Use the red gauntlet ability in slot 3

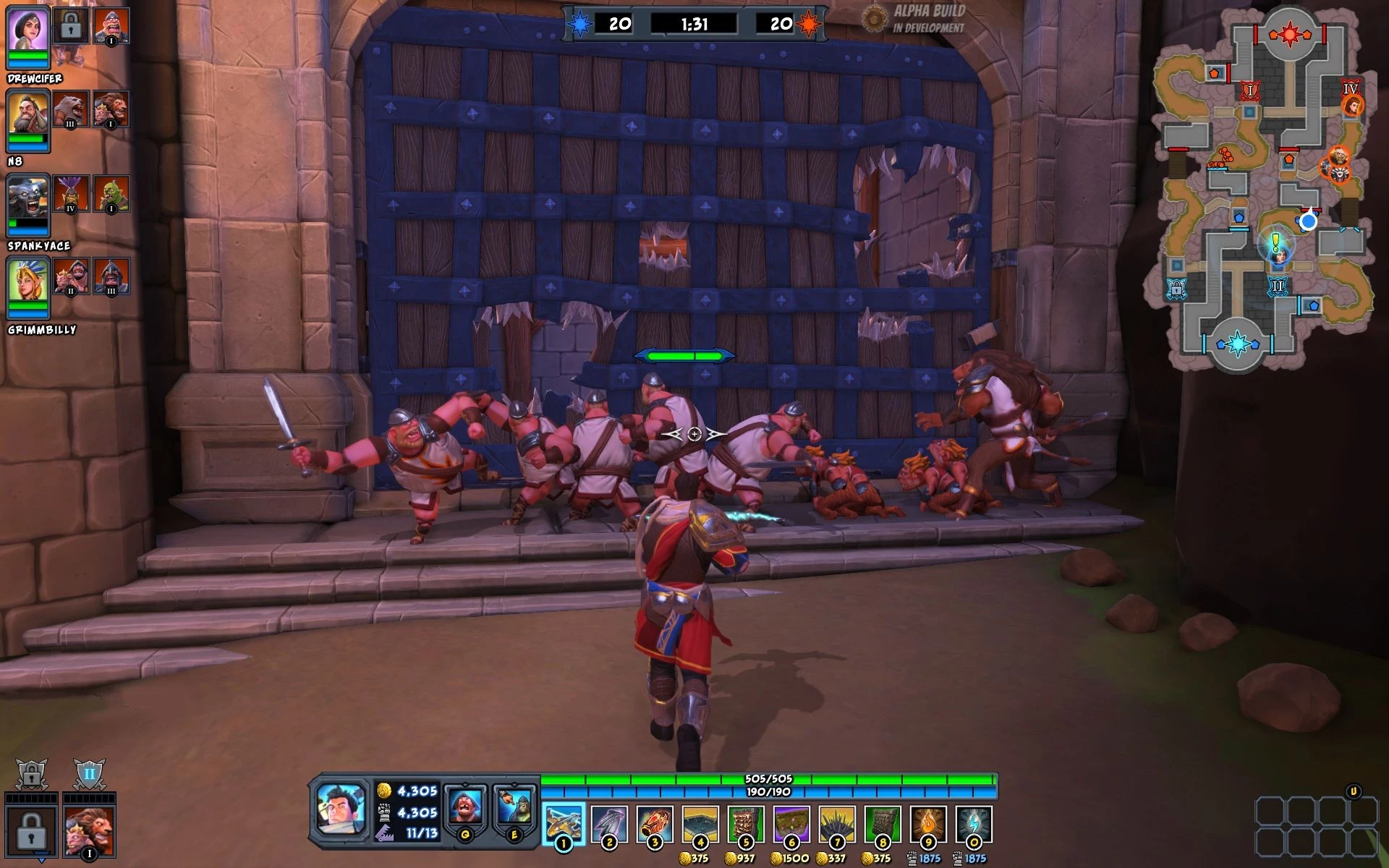pos(655,824)
